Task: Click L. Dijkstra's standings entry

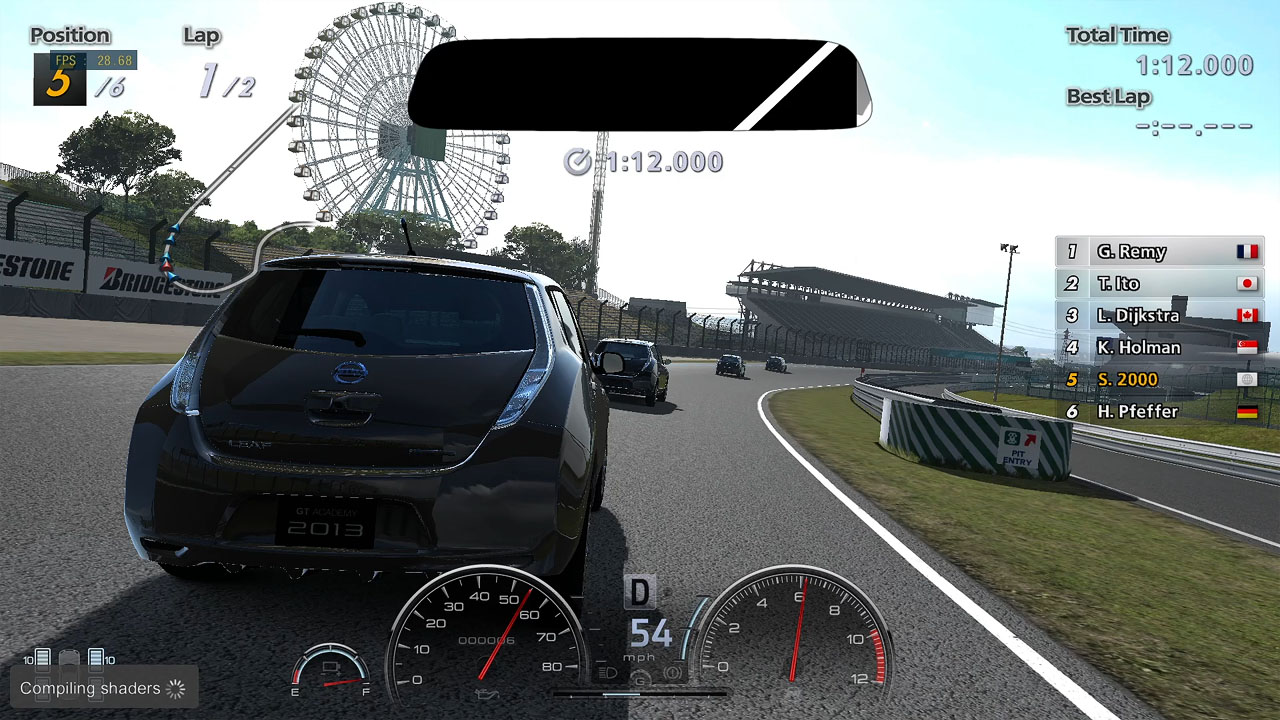Action: 1159,316
